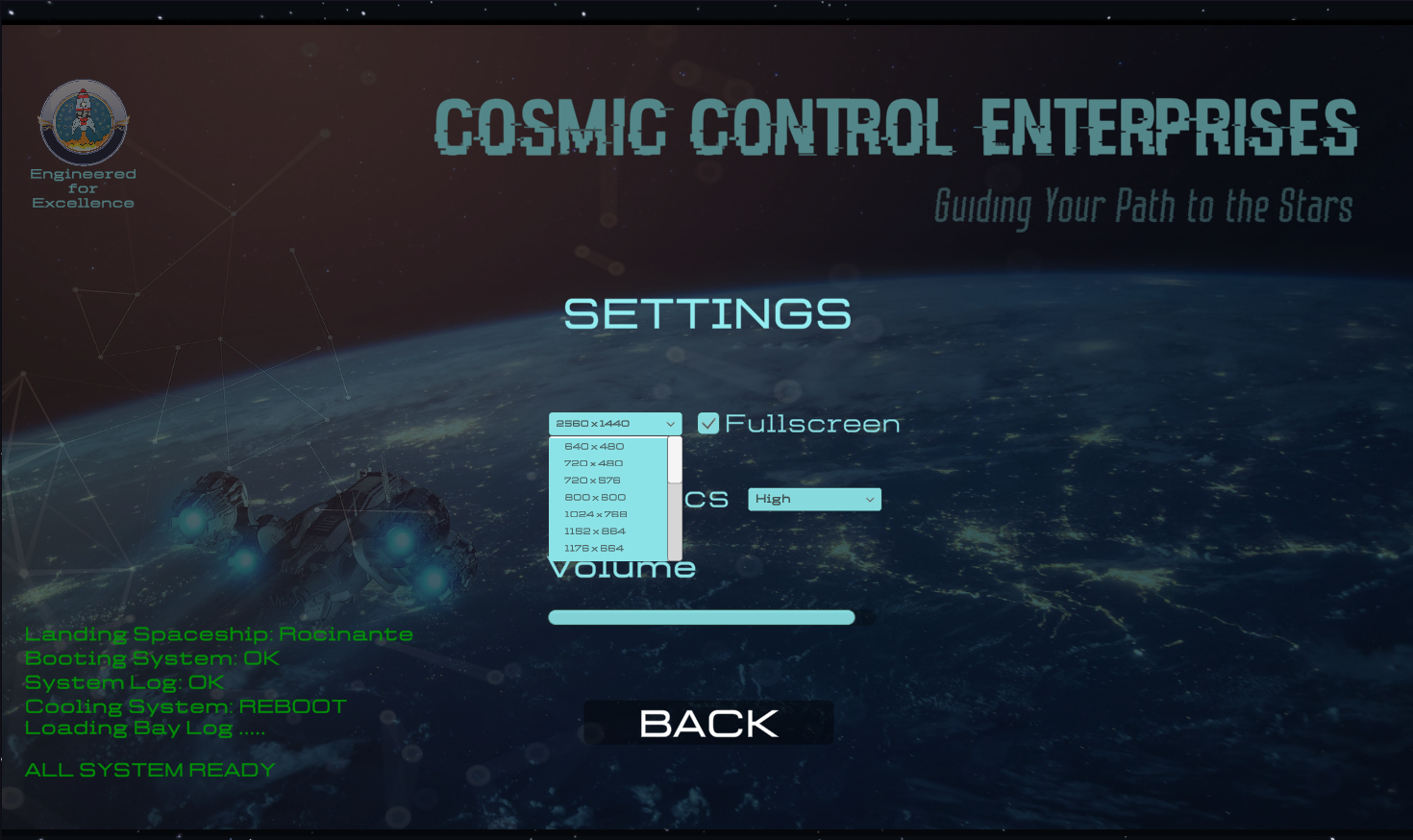Open the graphics quality dropdown showing High
The width and height of the screenshot is (1413, 840).
tap(814, 500)
